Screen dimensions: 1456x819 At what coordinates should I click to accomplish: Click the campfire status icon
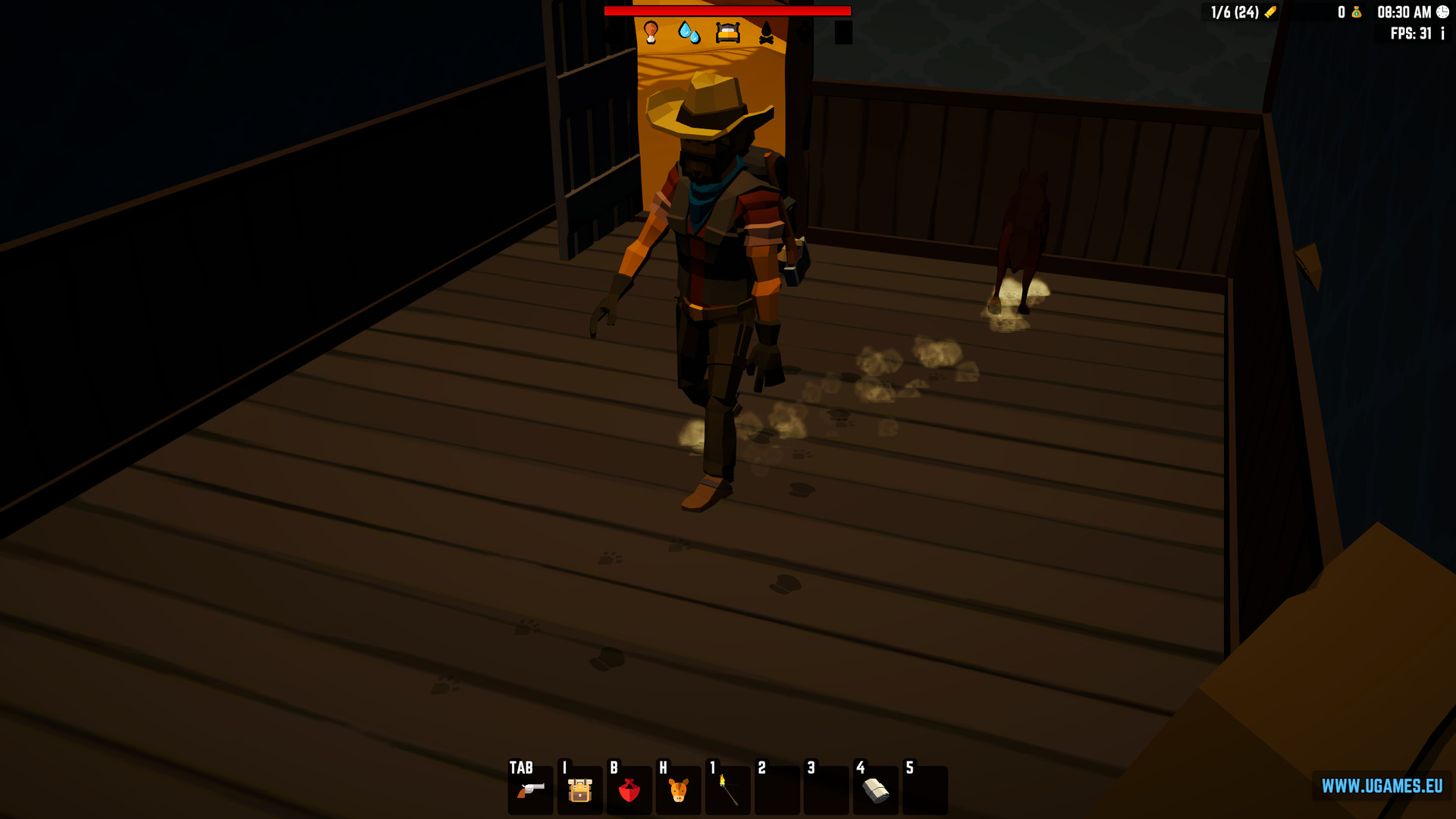[x=768, y=33]
